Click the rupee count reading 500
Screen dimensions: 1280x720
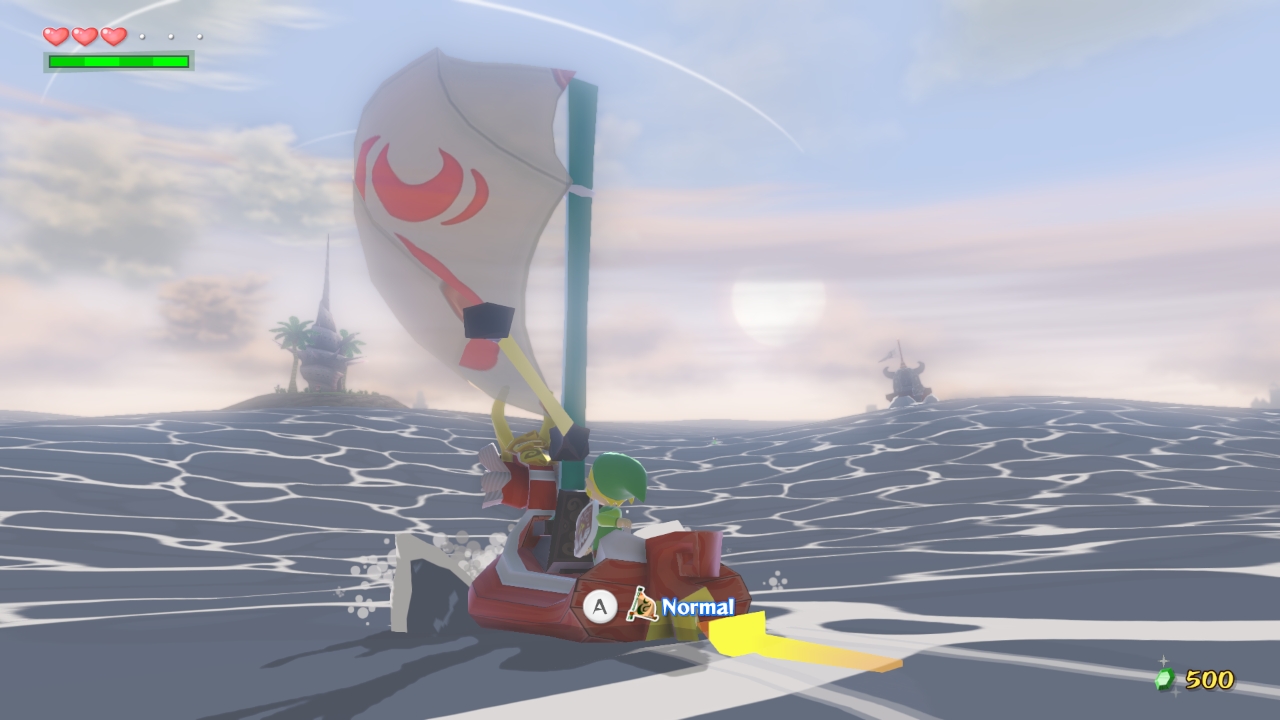point(1210,679)
